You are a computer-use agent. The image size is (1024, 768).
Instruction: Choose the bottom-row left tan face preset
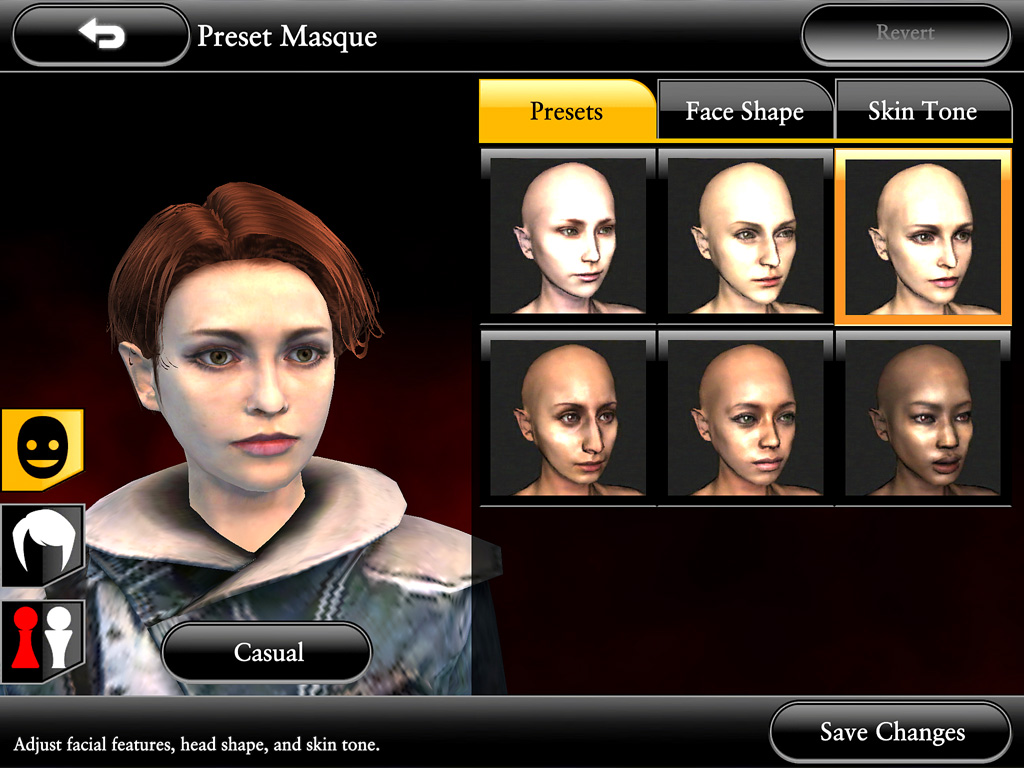[x=567, y=418]
